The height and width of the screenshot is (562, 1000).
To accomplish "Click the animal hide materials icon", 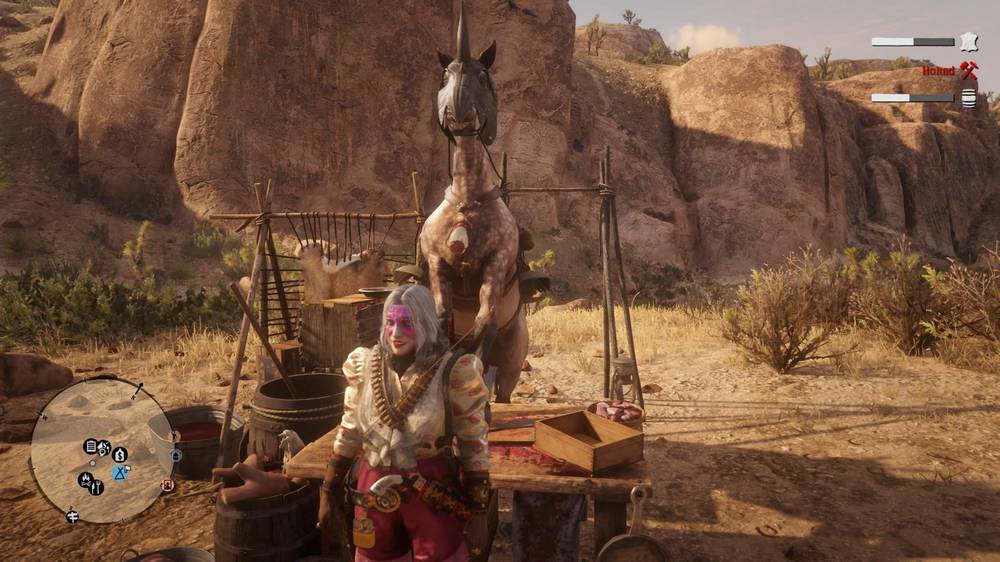I will tap(968, 42).
